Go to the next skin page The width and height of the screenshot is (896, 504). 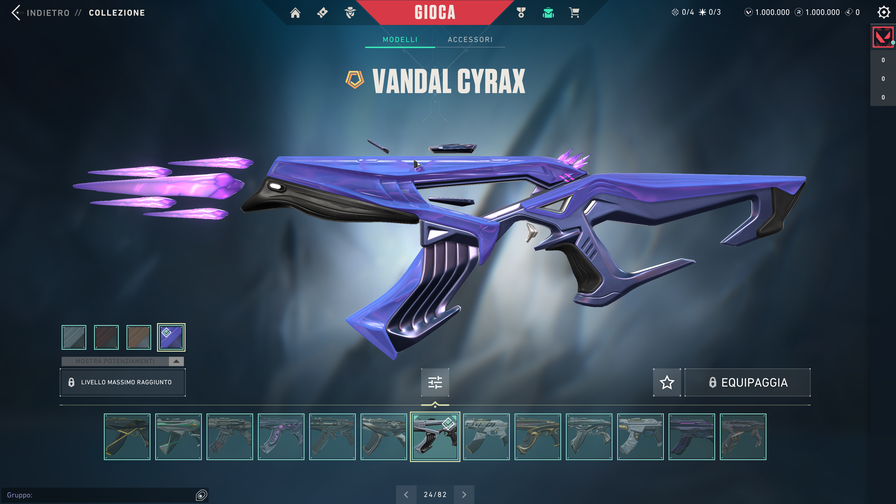click(x=463, y=494)
